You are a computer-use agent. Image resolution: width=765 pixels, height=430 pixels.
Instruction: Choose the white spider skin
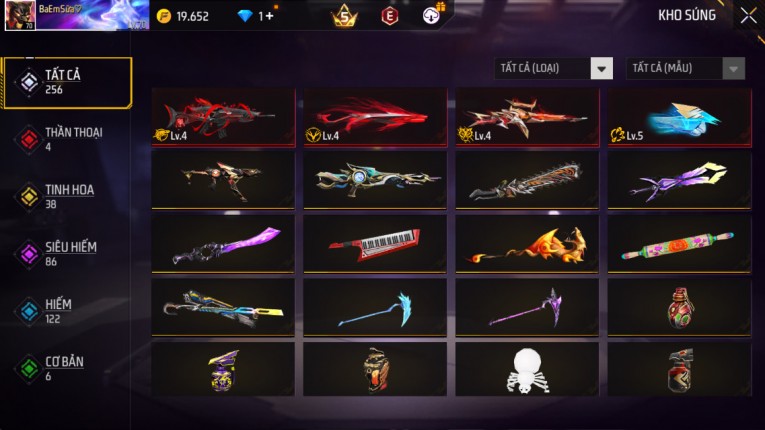coord(527,370)
